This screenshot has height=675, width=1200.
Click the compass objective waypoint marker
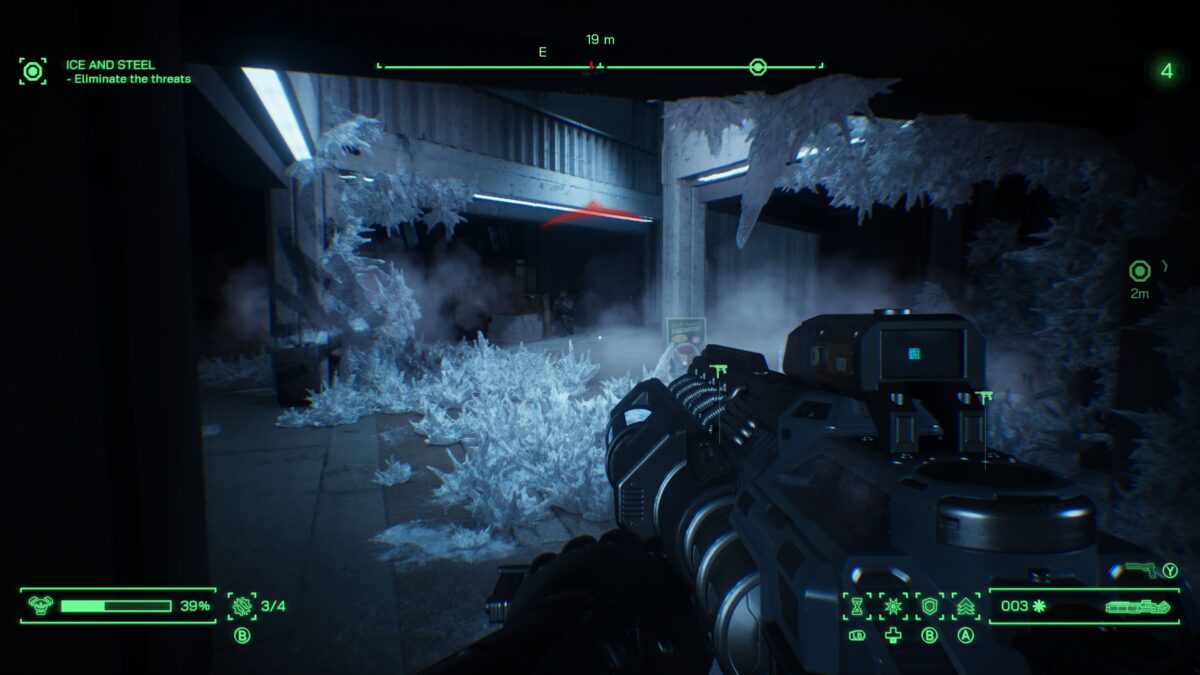click(758, 67)
